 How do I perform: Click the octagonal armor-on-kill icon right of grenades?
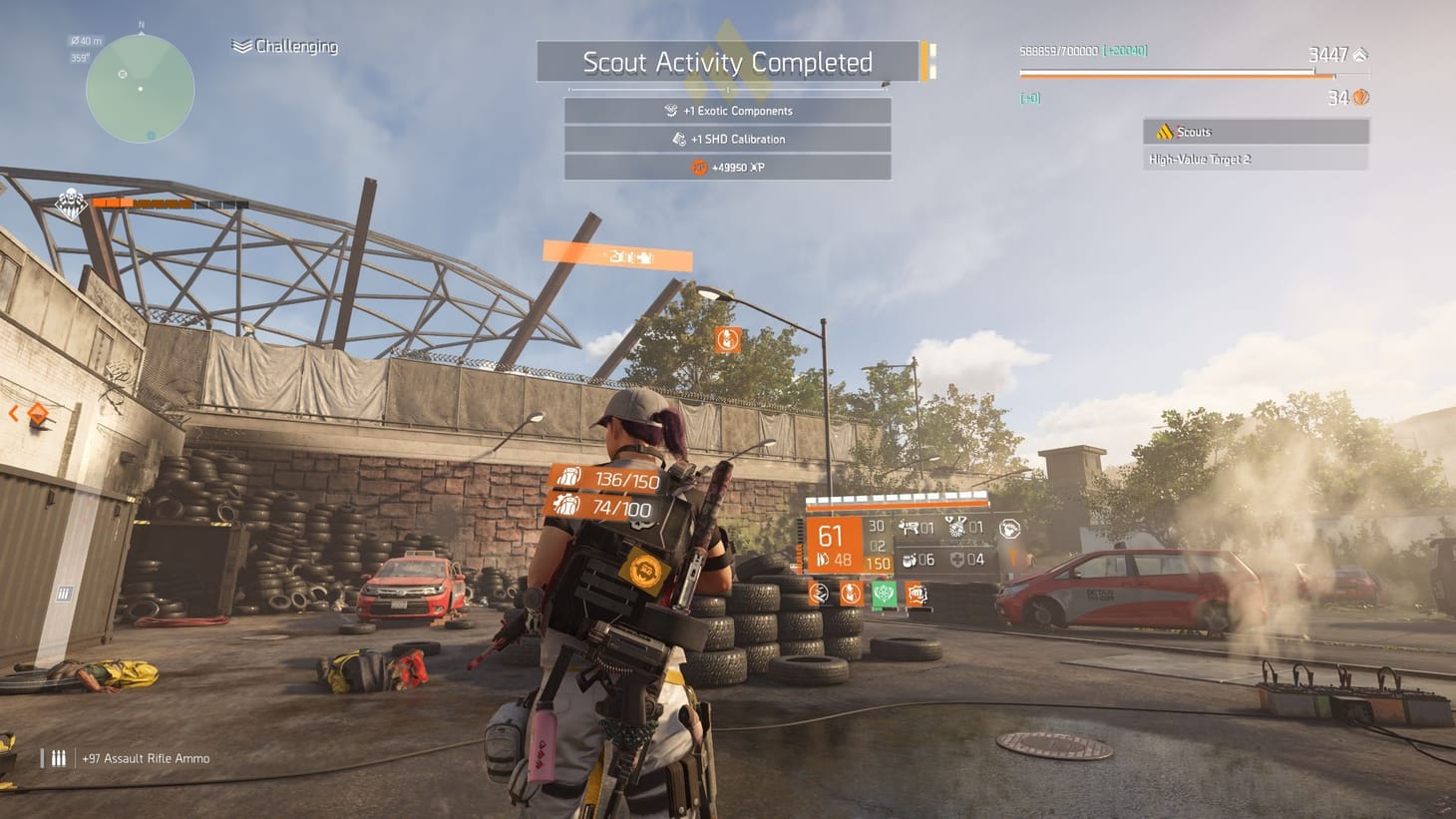pyautogui.click(x=1010, y=529)
